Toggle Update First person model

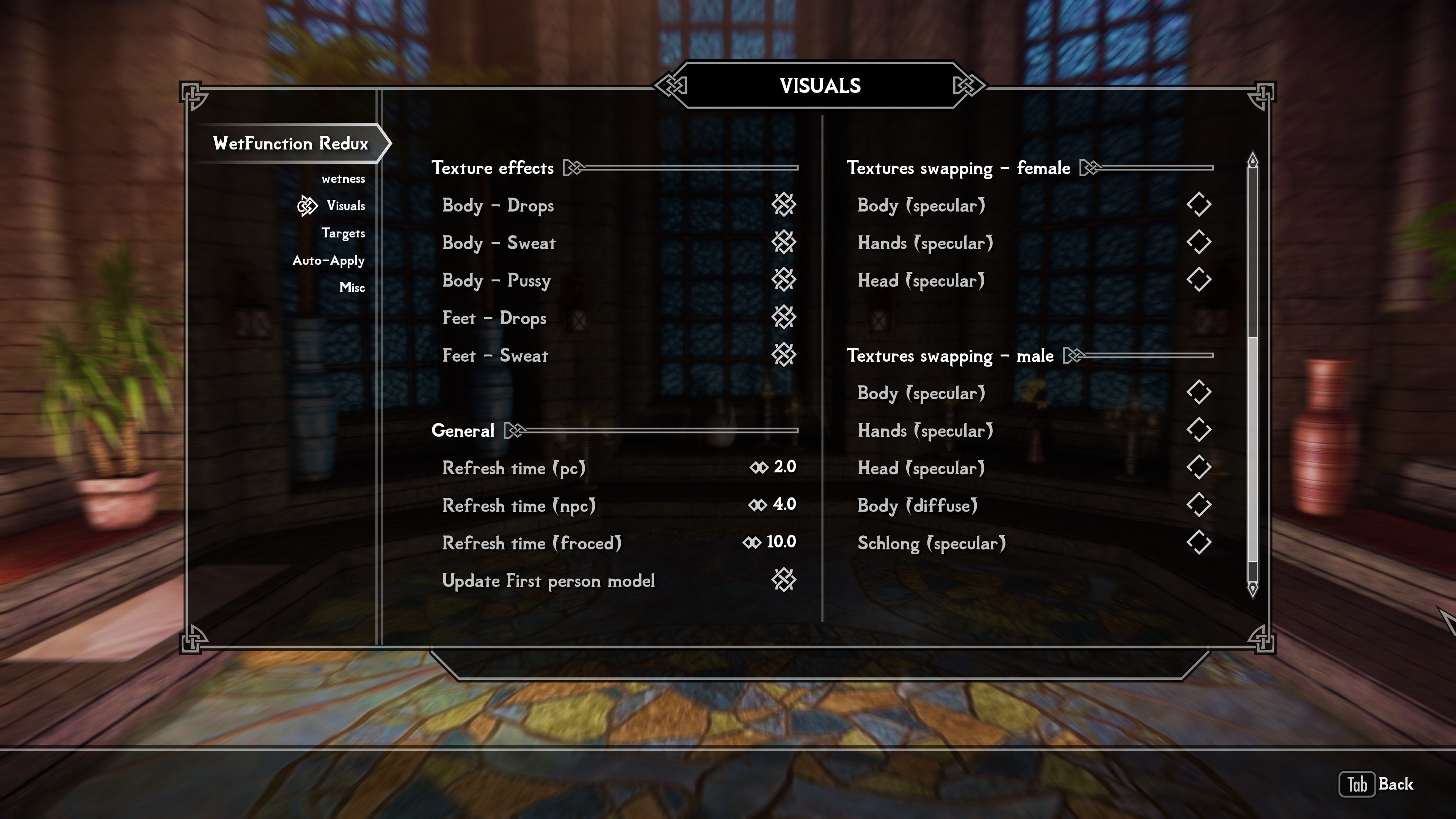[x=783, y=580]
